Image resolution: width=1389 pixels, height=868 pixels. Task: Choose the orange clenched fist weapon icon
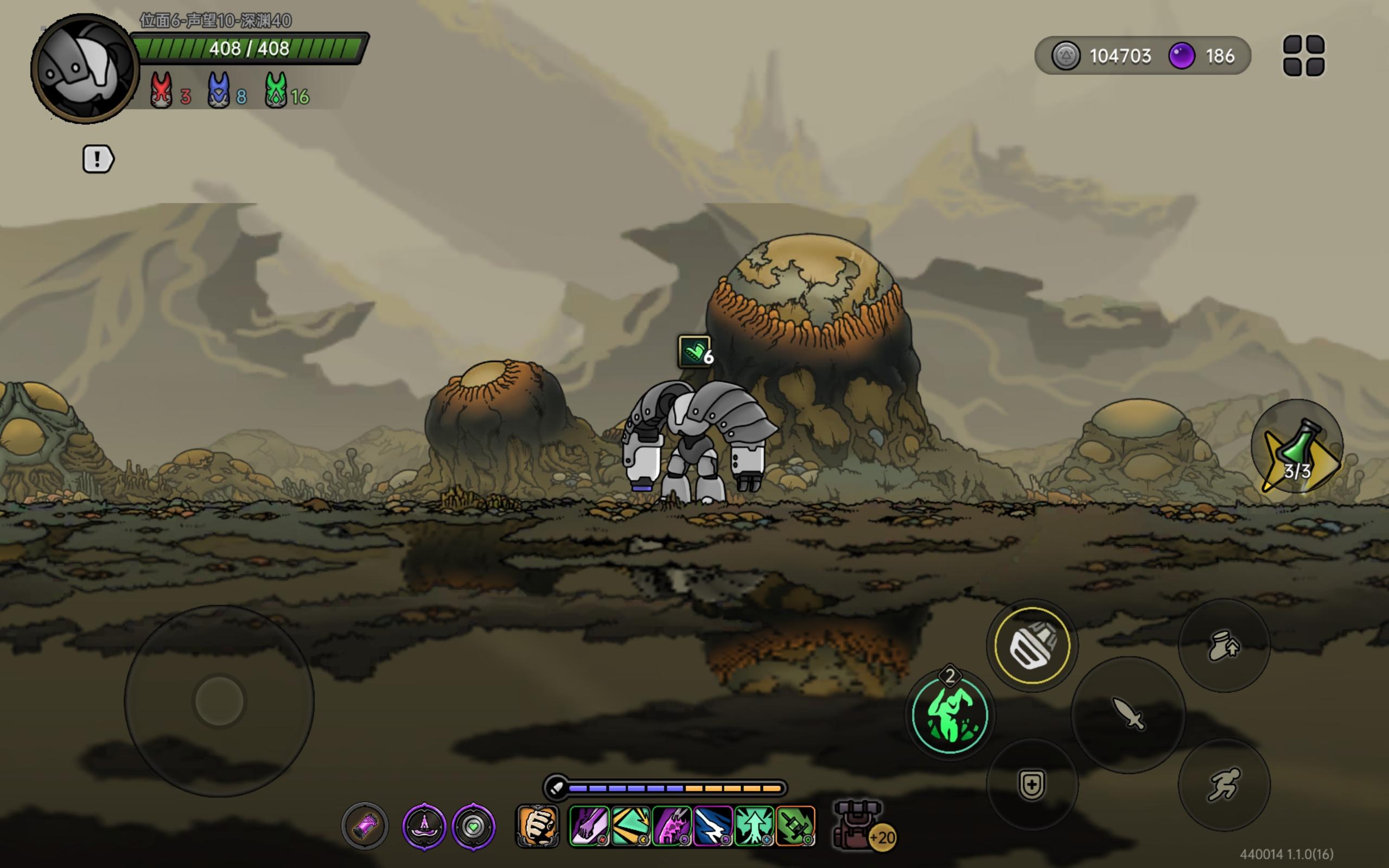537,827
